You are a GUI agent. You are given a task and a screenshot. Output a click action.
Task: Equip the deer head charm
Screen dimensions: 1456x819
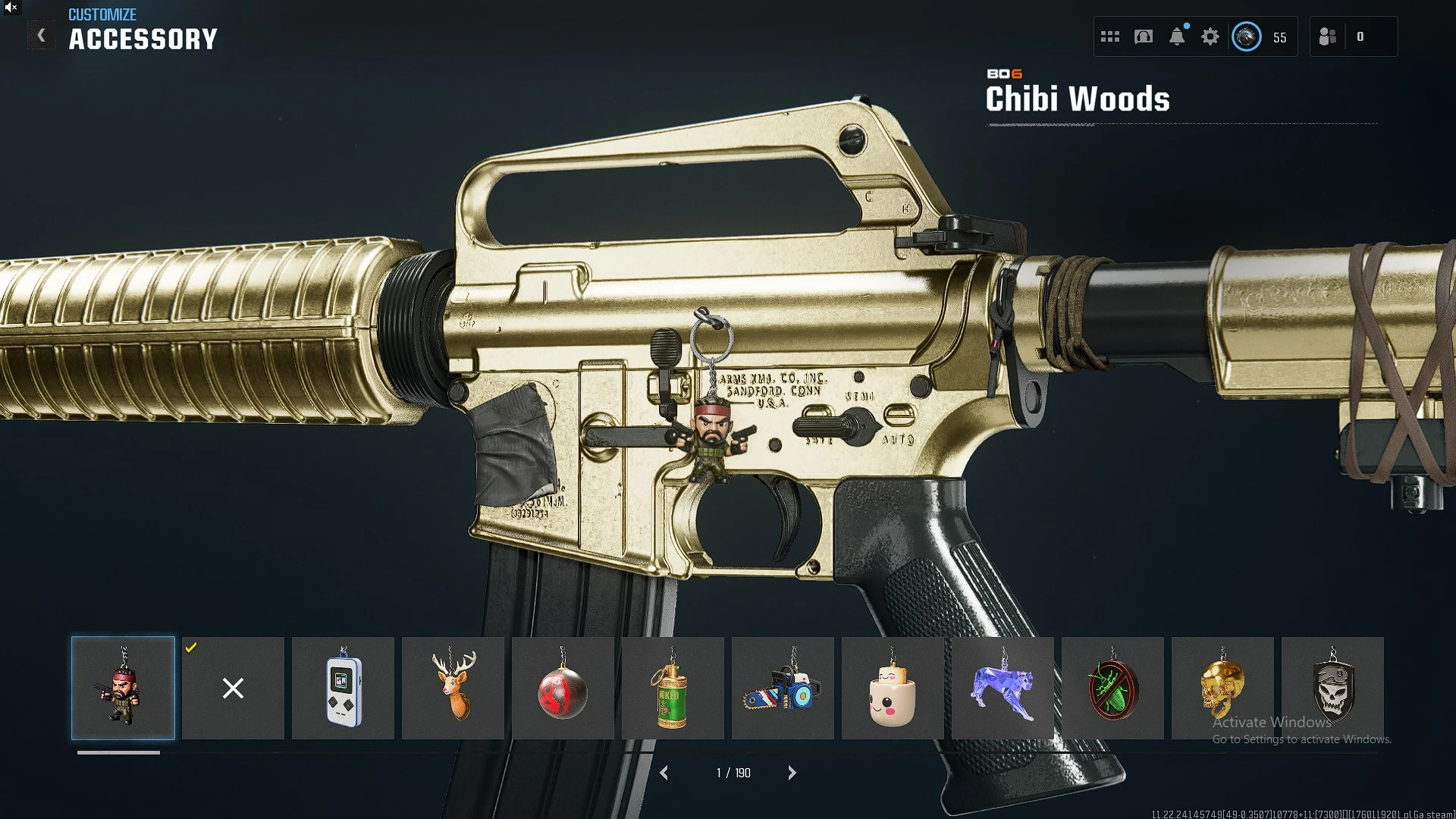[453, 688]
